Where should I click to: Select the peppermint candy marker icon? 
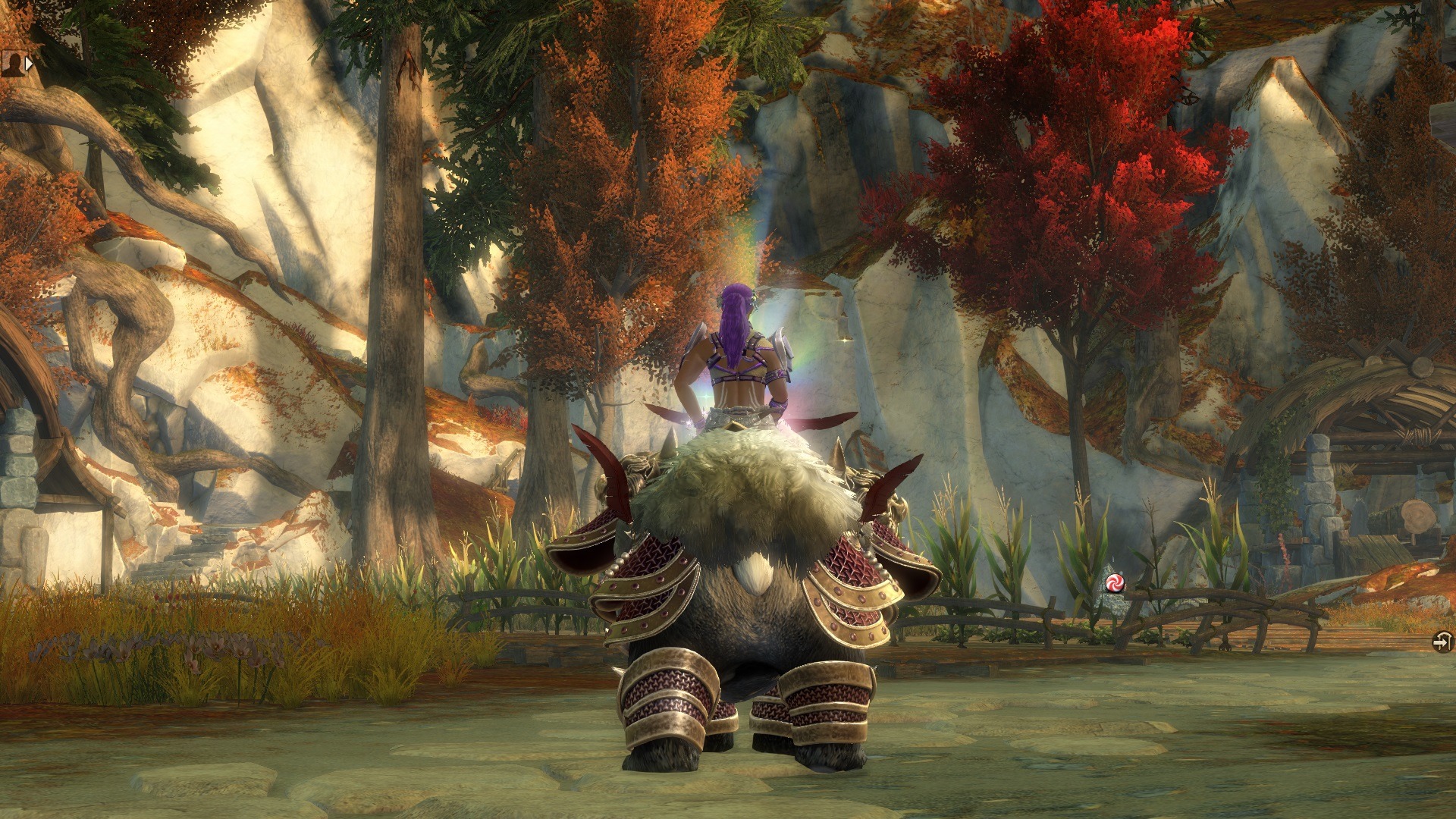click(x=1115, y=582)
